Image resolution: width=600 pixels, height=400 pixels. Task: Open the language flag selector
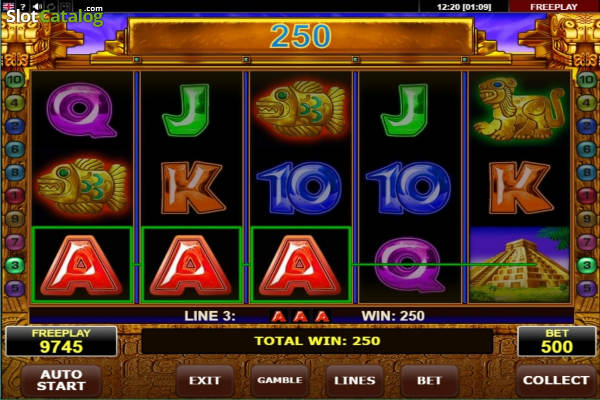point(8,5)
